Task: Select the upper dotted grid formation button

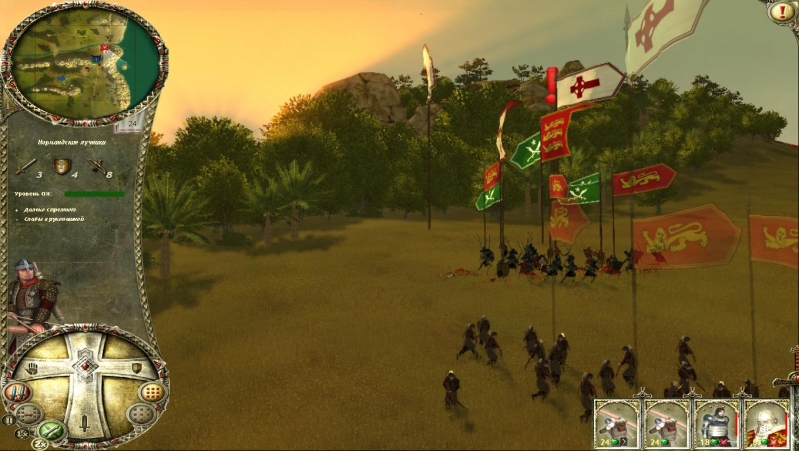Action: [151, 391]
